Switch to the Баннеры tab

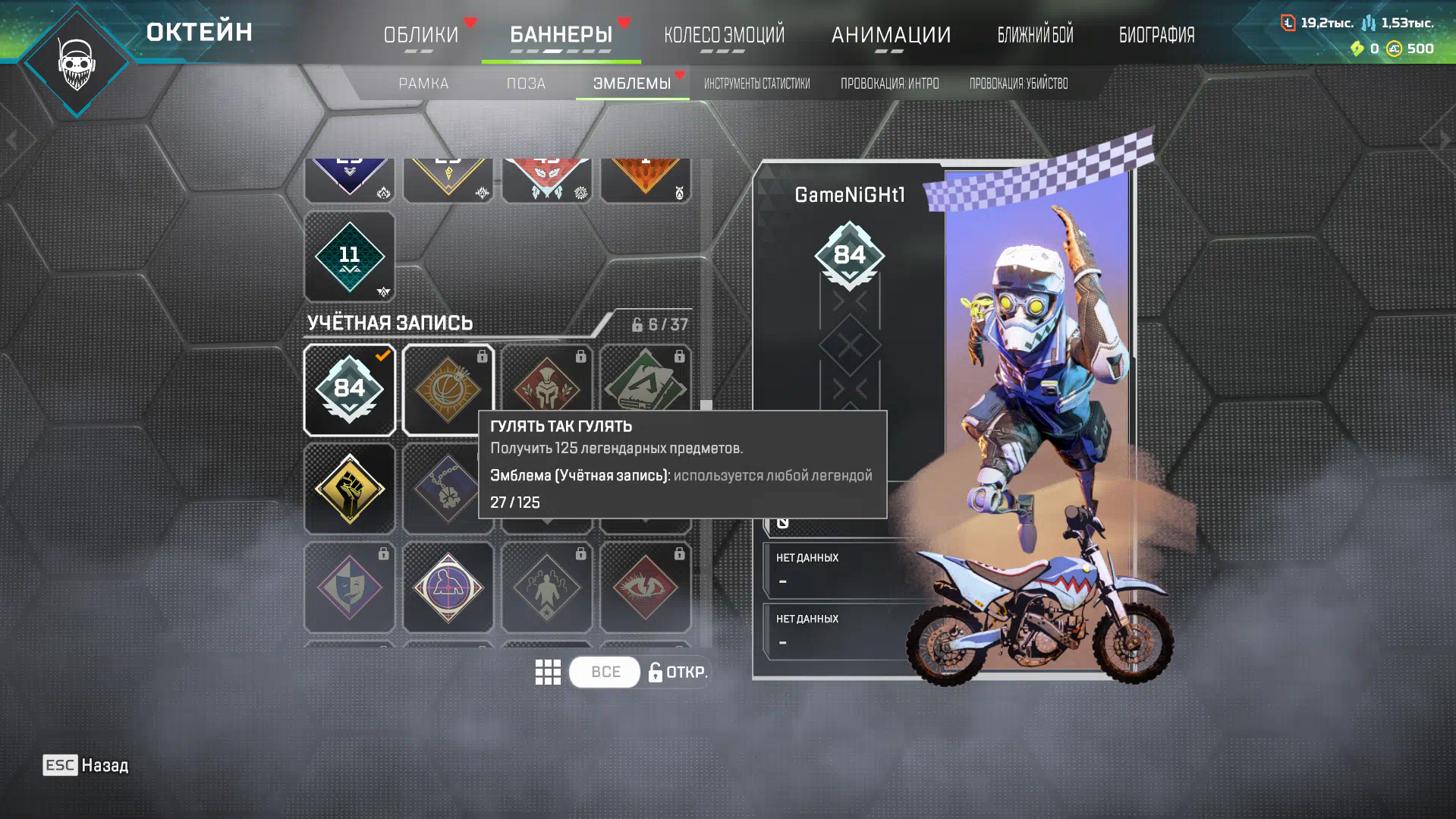tap(561, 35)
